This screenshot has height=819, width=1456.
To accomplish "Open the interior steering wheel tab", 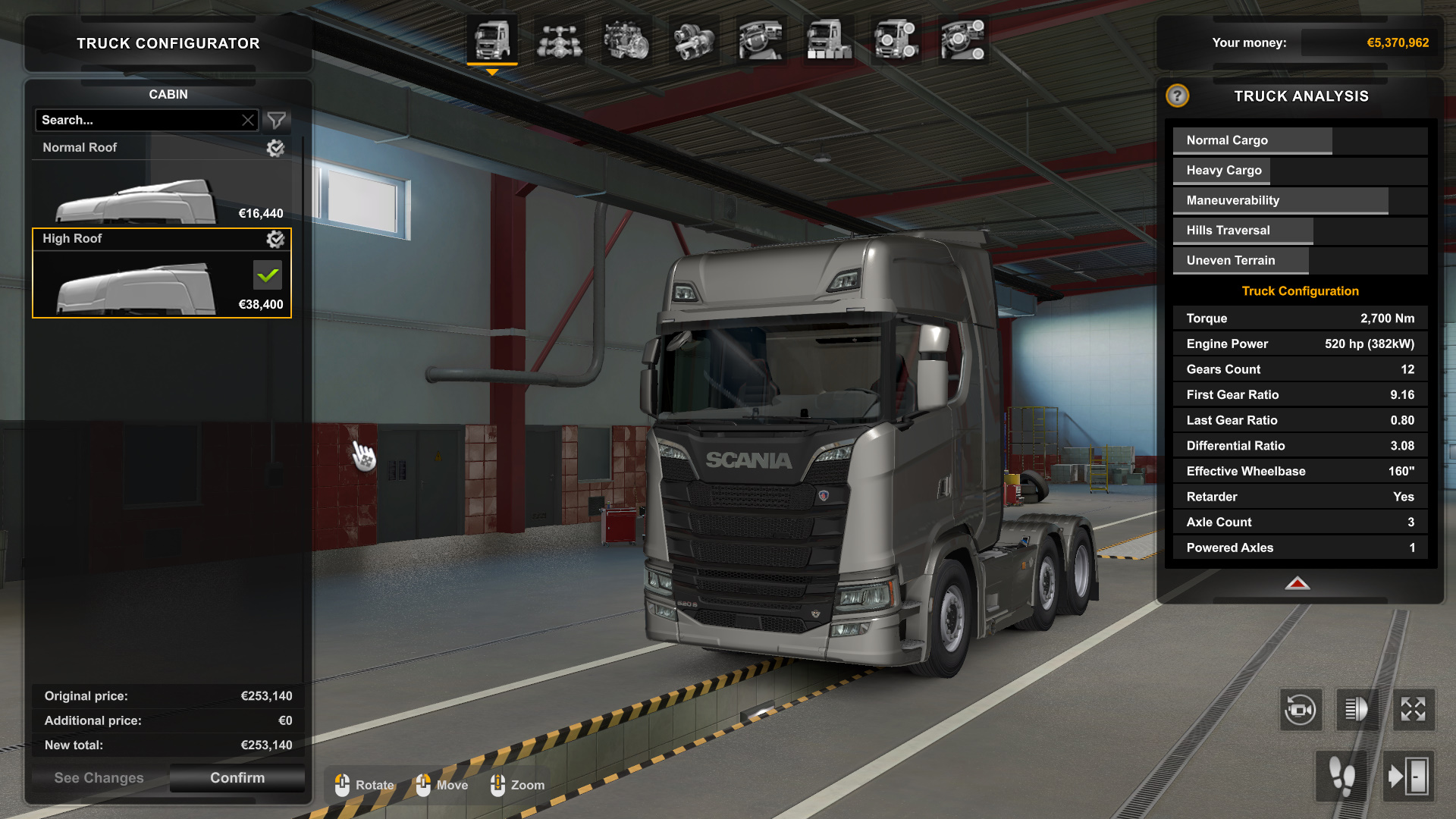I will (761, 39).
